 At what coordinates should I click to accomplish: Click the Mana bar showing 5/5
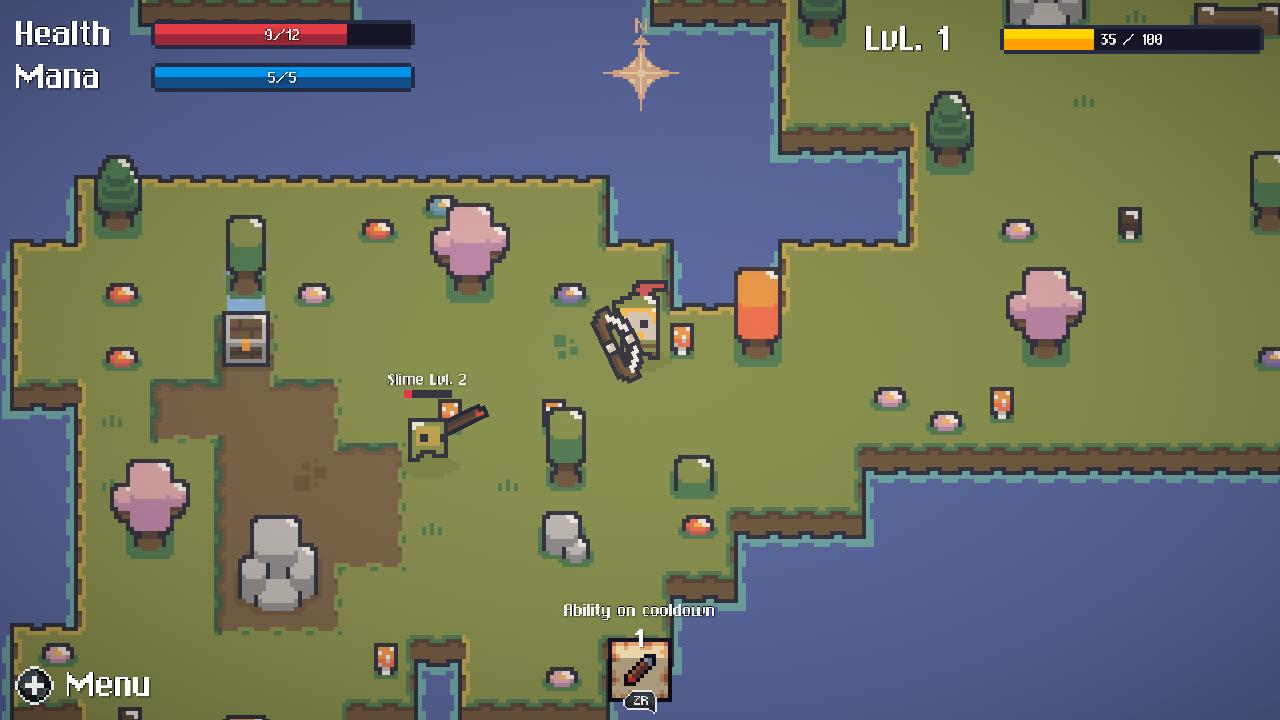pos(282,77)
